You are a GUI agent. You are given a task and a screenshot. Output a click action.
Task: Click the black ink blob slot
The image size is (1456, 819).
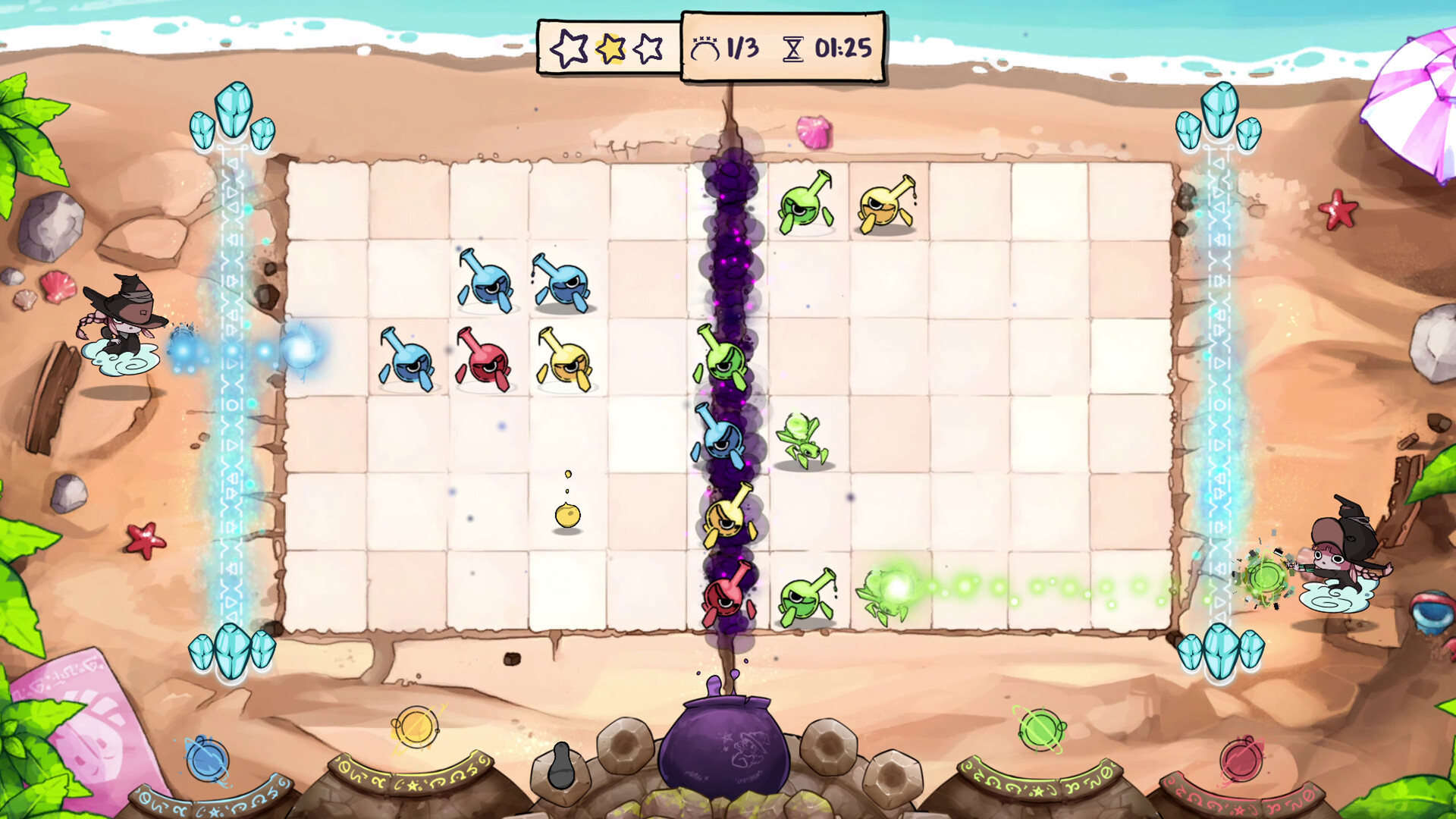(x=560, y=768)
